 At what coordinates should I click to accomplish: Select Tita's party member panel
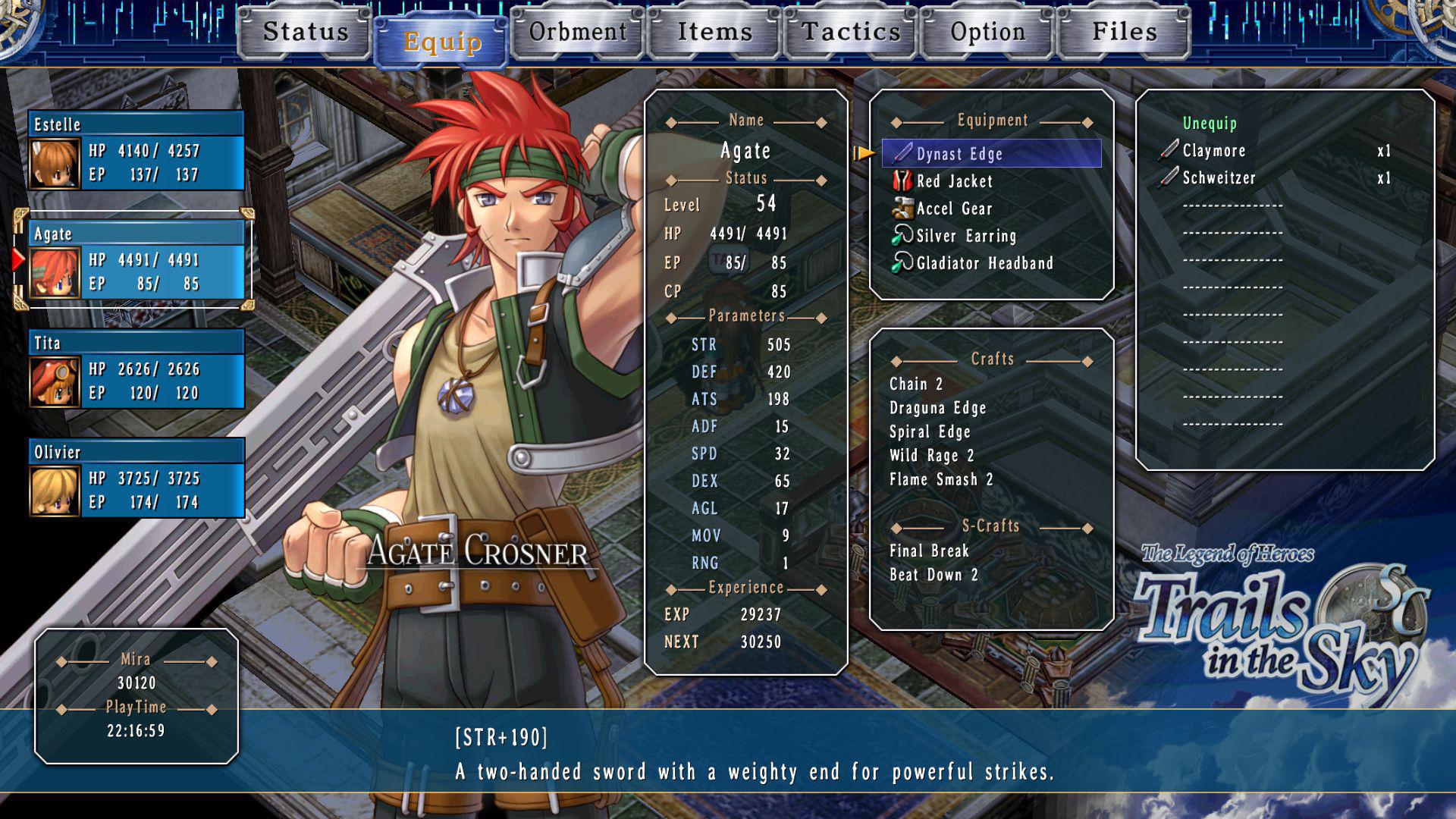[136, 369]
